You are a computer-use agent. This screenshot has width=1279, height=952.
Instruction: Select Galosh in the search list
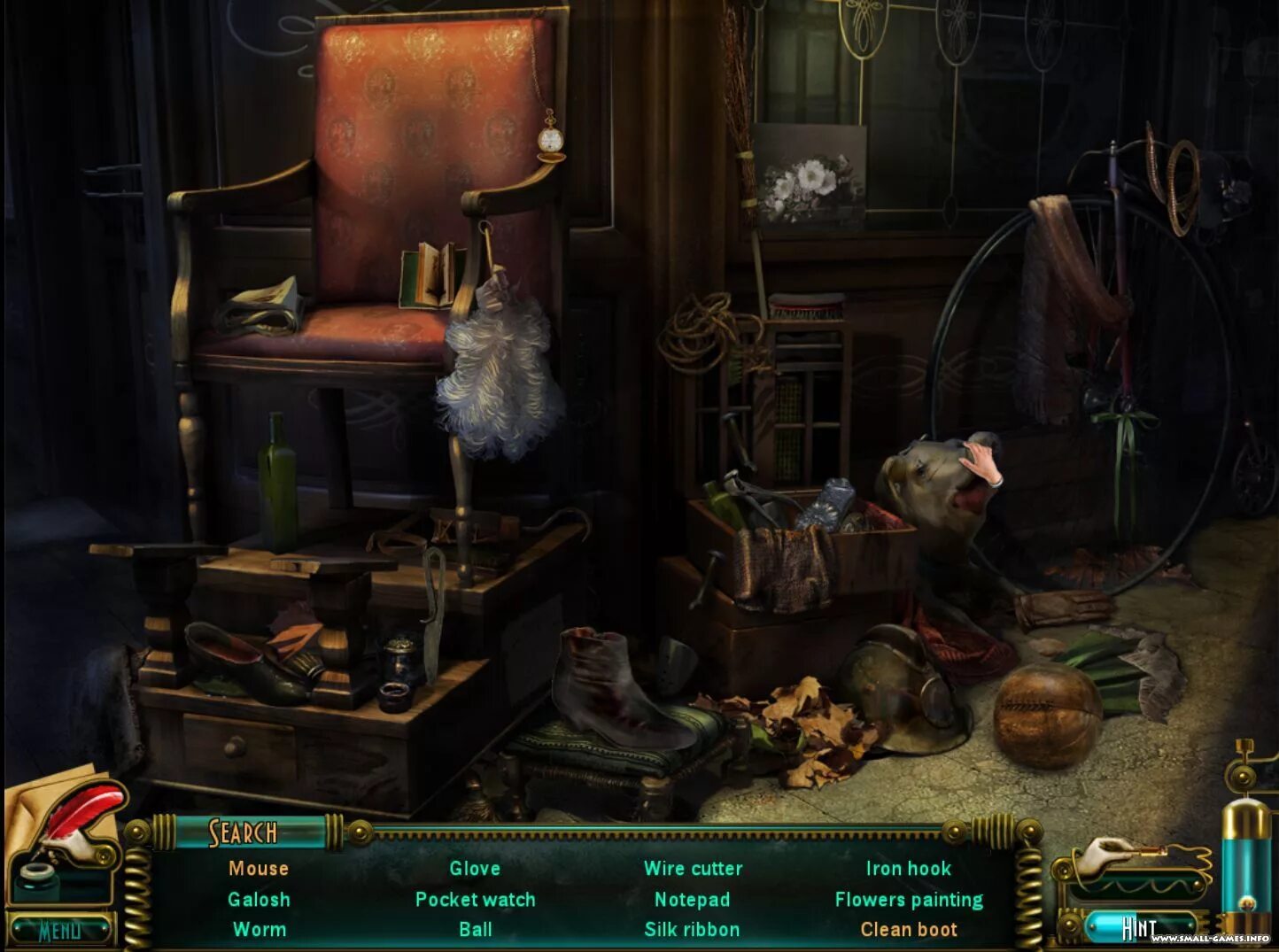(259, 900)
